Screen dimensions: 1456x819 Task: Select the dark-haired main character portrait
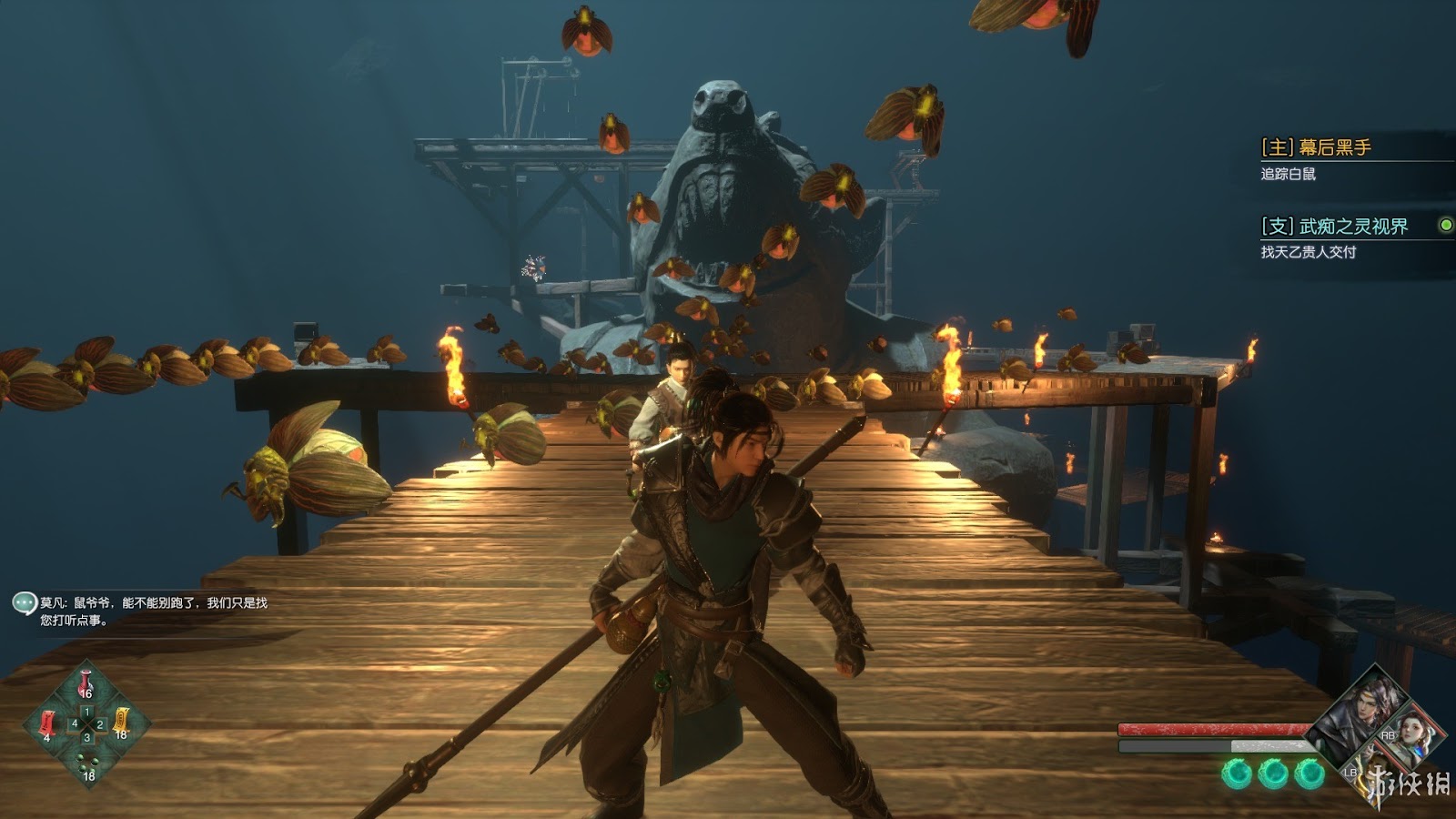coord(1361,710)
